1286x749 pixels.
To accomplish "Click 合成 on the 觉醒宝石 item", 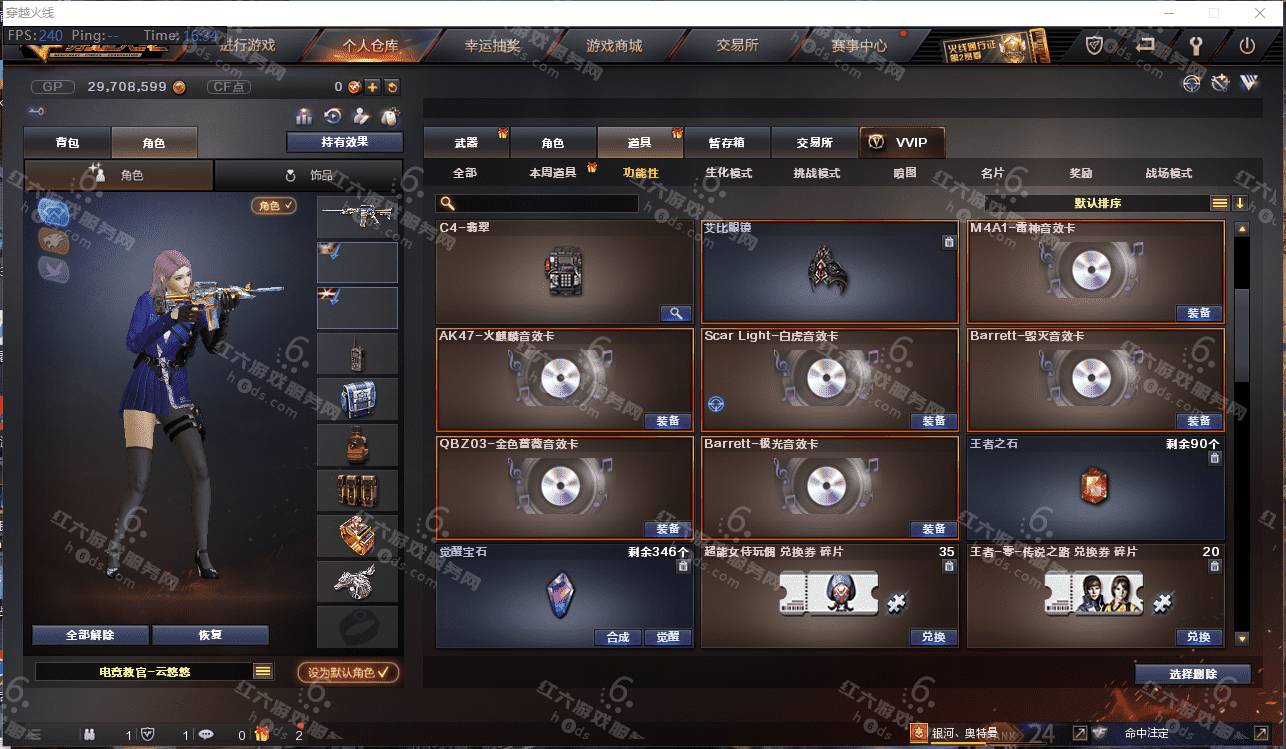I will (618, 637).
